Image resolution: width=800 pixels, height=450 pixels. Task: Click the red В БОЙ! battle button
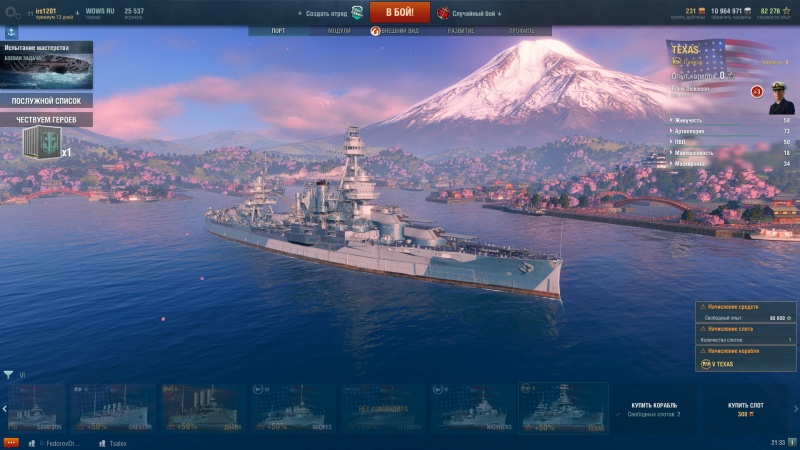tap(399, 12)
